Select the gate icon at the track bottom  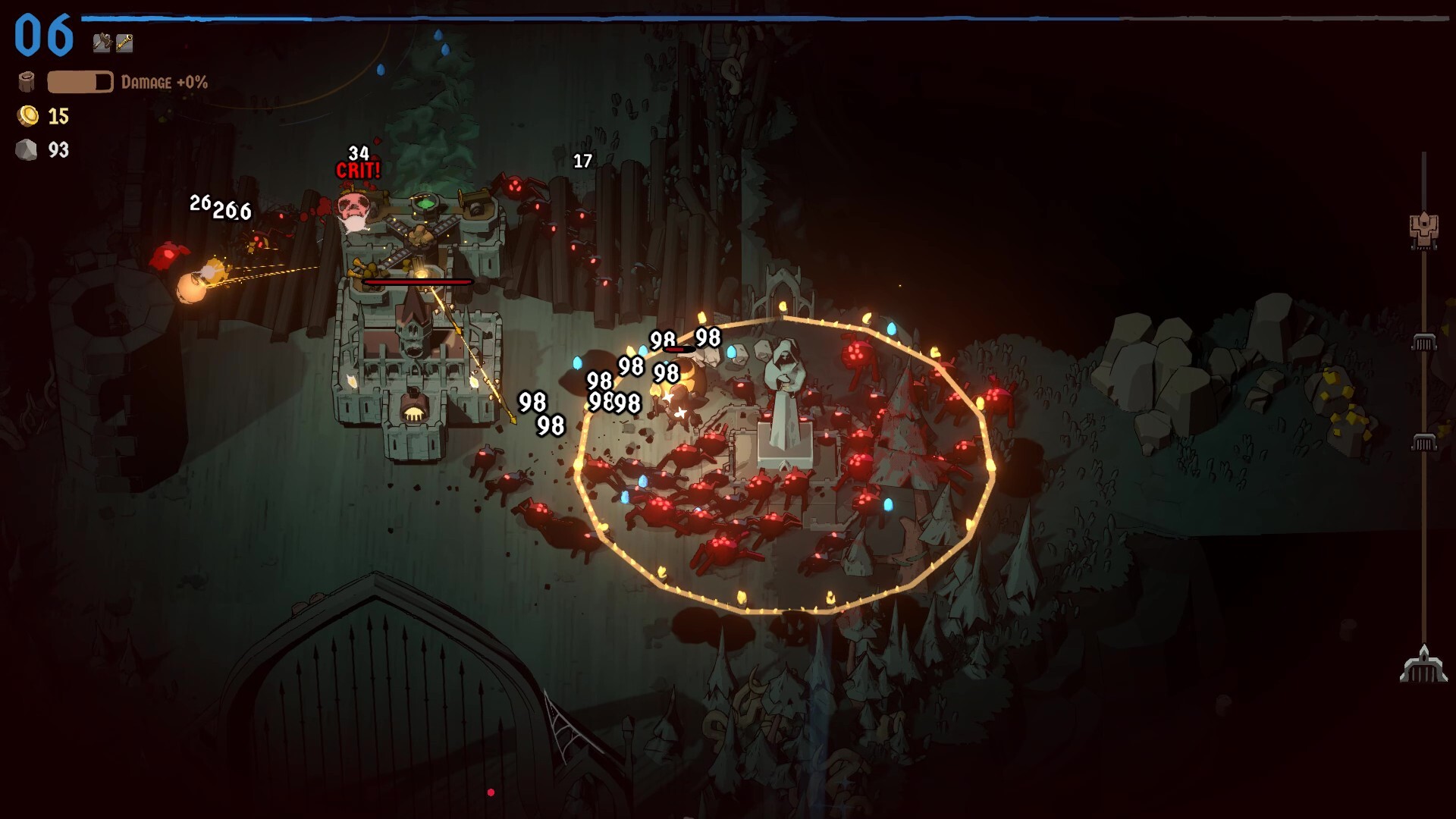(x=1424, y=666)
